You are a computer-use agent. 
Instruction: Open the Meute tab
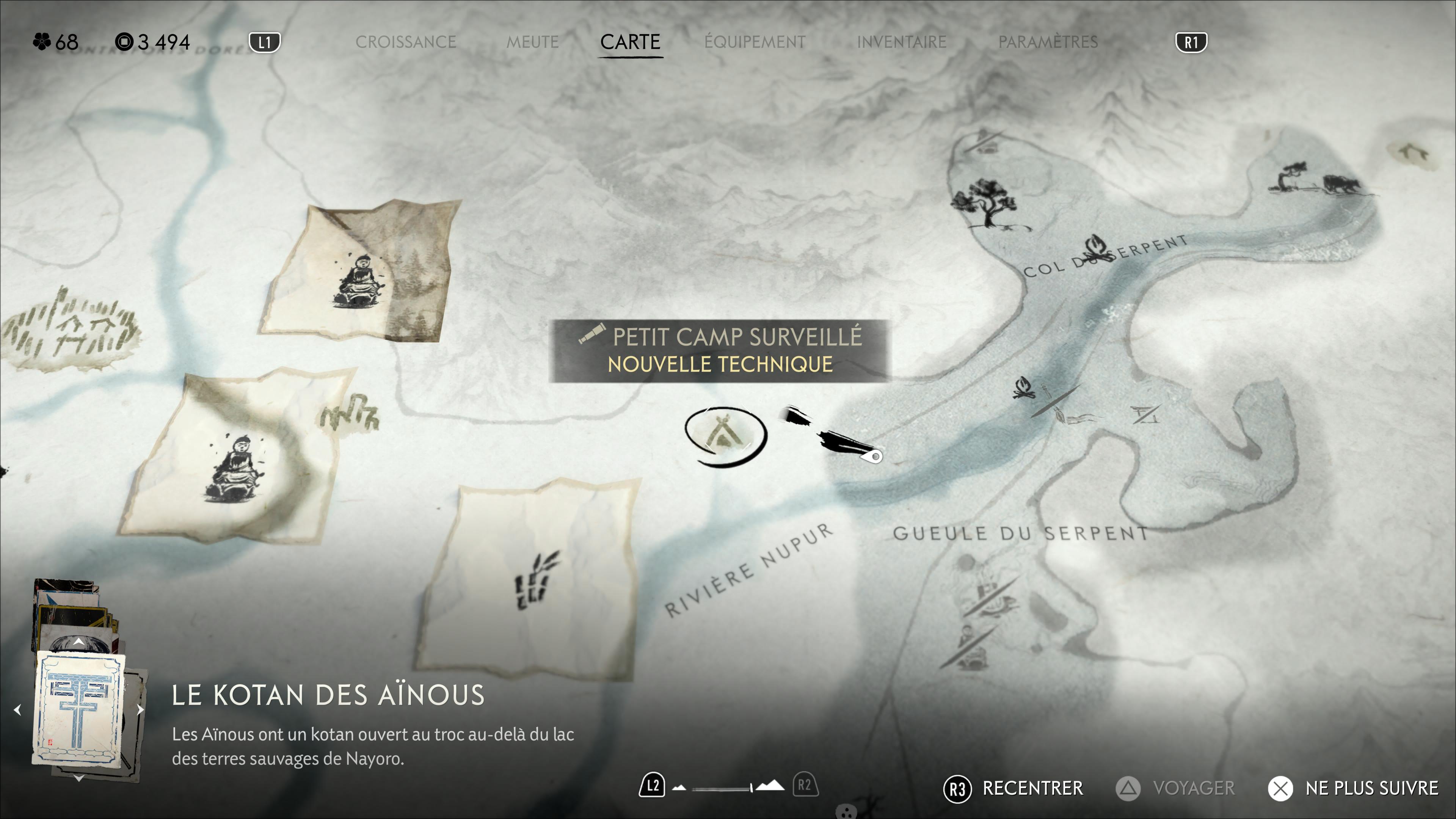tap(532, 42)
